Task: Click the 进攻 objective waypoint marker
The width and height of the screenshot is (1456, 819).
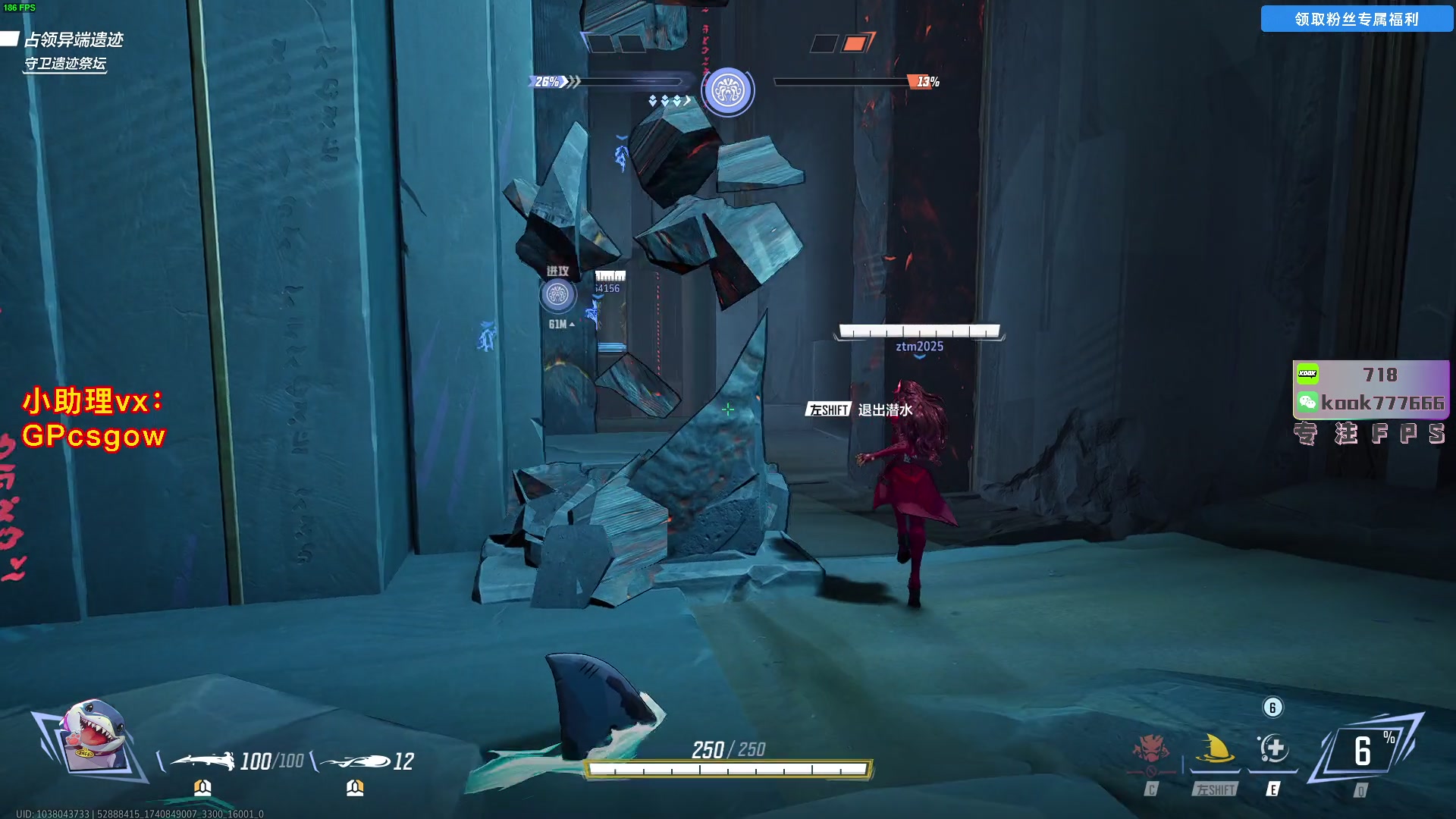Action: pyautogui.click(x=557, y=295)
